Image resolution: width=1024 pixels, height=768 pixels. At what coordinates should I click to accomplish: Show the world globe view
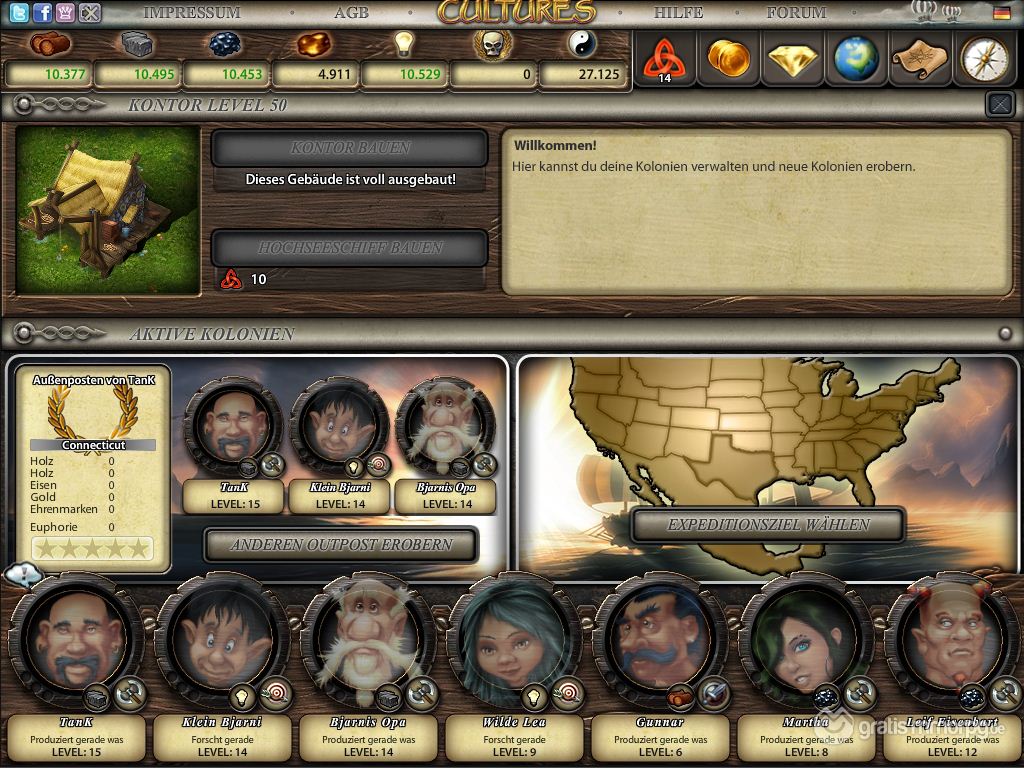click(x=856, y=59)
